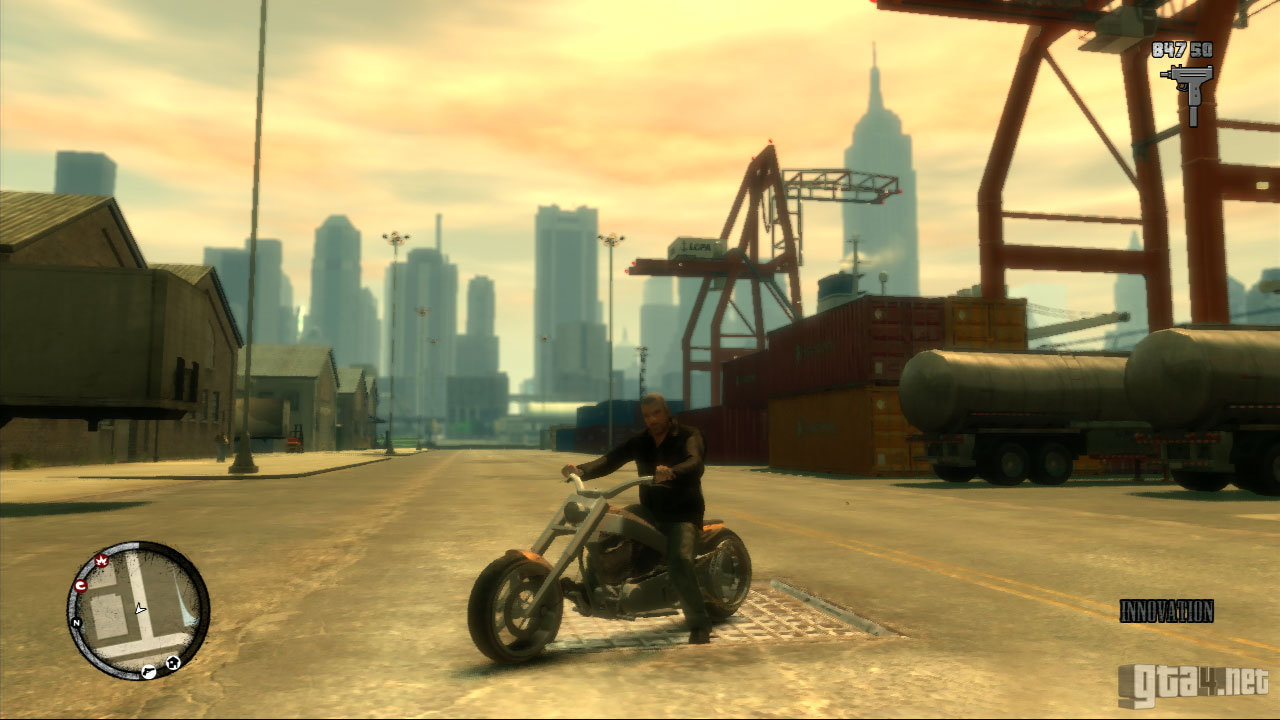Click the N compass marker on the minimap
This screenshot has width=1280, height=720.
(75, 622)
